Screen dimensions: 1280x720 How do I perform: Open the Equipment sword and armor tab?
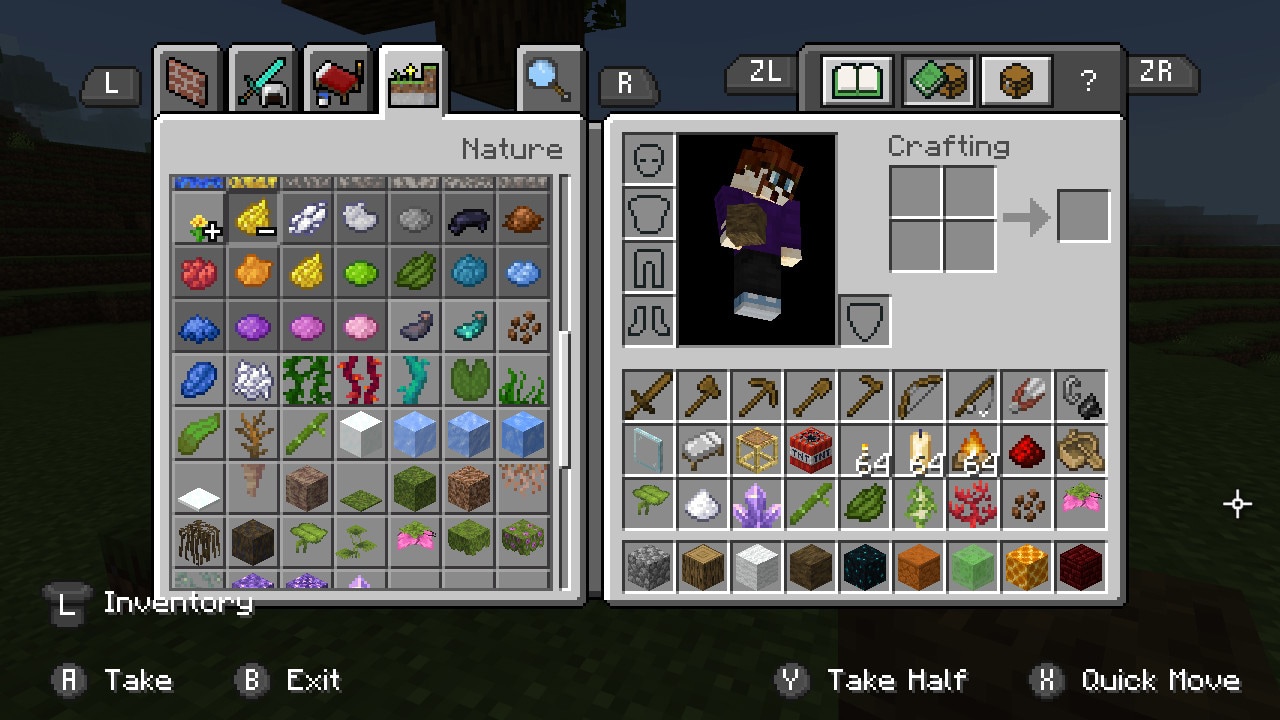click(x=263, y=80)
